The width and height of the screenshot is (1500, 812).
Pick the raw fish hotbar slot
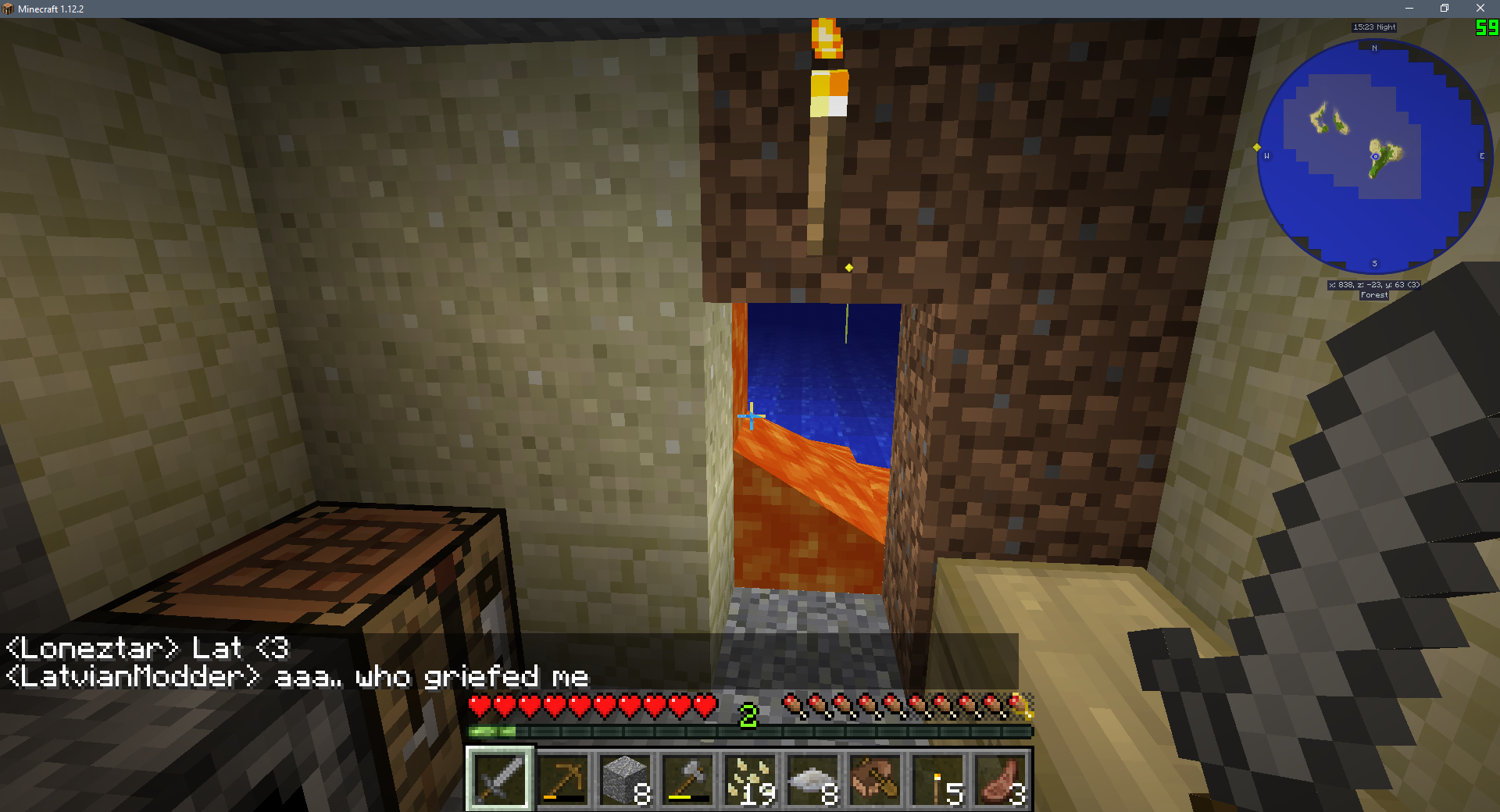click(812, 778)
